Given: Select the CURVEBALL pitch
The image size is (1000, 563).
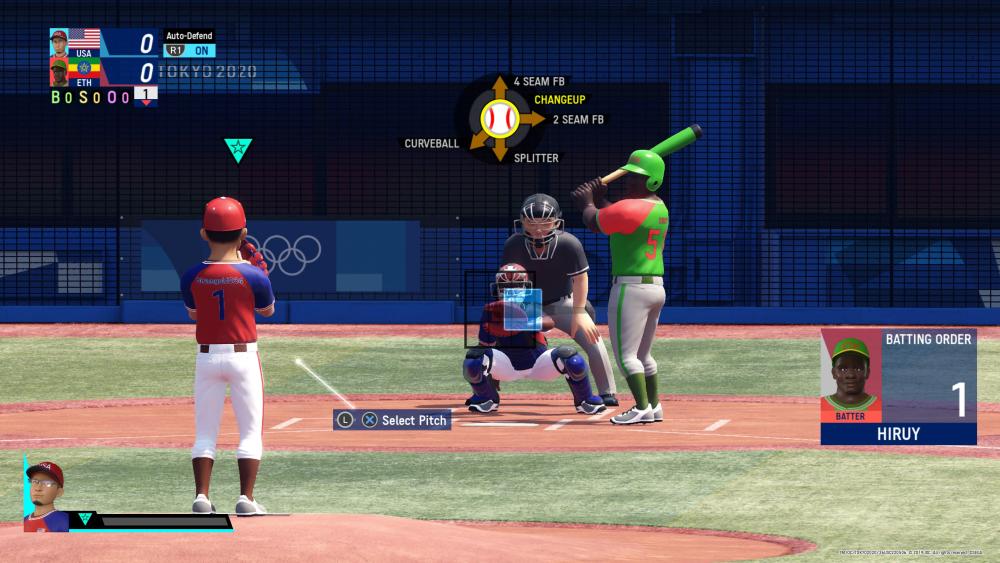Looking at the screenshot, I should click(x=432, y=144).
